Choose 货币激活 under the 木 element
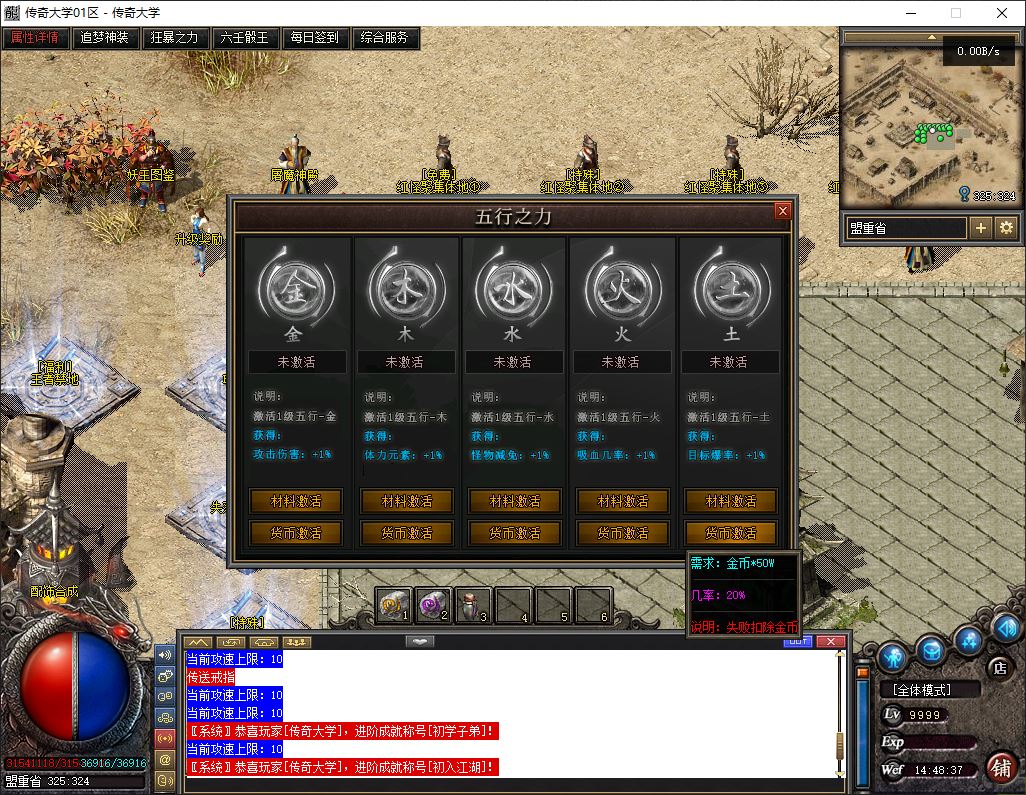Screen dimensions: 1026x795 [405, 533]
